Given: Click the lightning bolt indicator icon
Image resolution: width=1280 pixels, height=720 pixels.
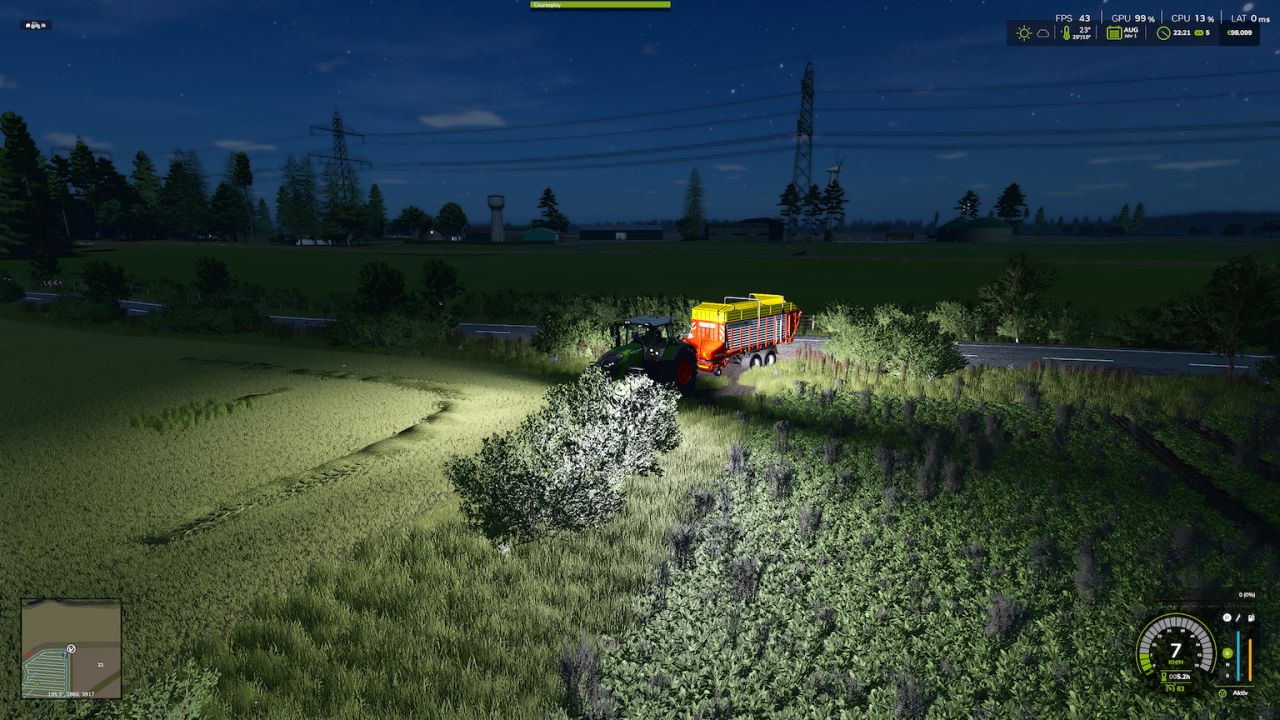Looking at the screenshot, I should pyautogui.click(x=1238, y=617).
